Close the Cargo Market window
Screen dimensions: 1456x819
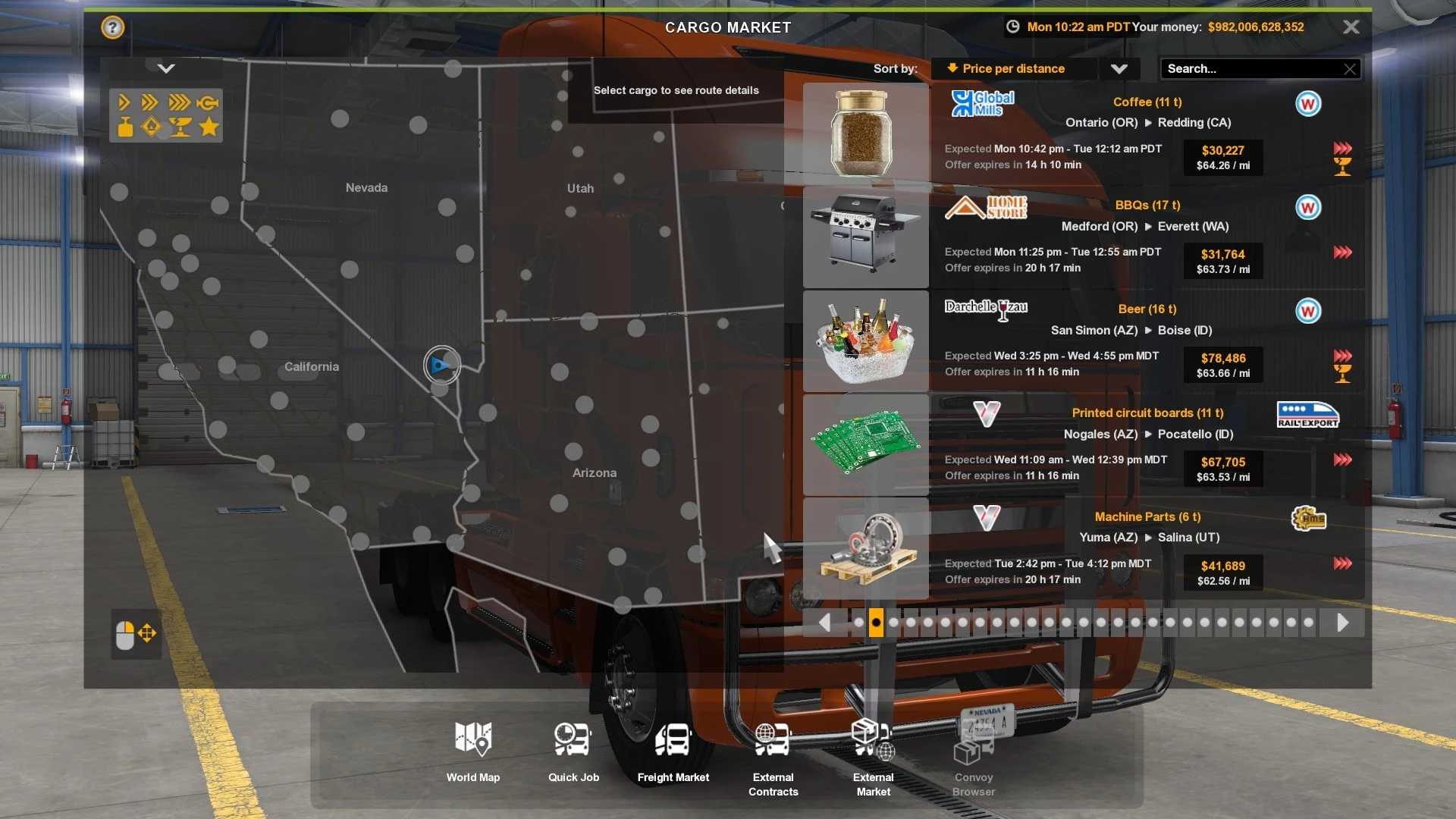1351,27
